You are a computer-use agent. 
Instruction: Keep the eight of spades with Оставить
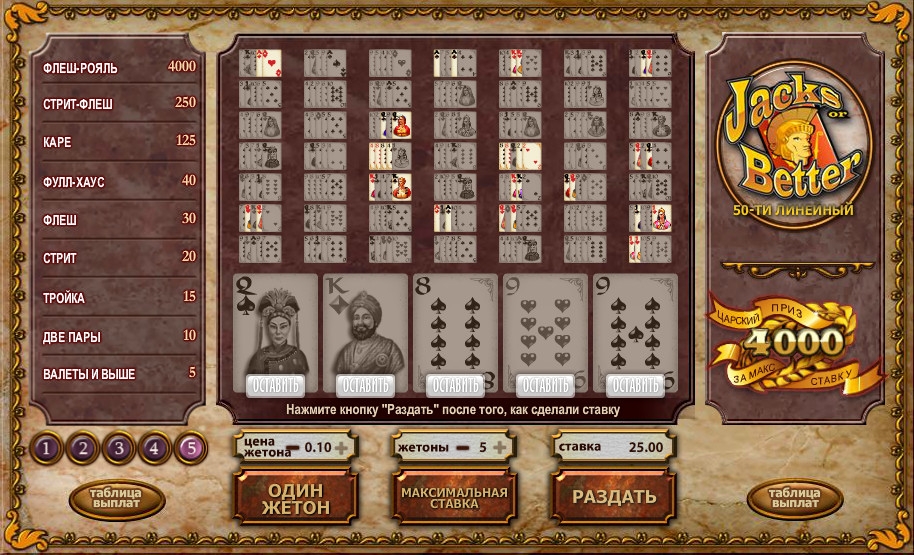pyautogui.click(x=455, y=385)
